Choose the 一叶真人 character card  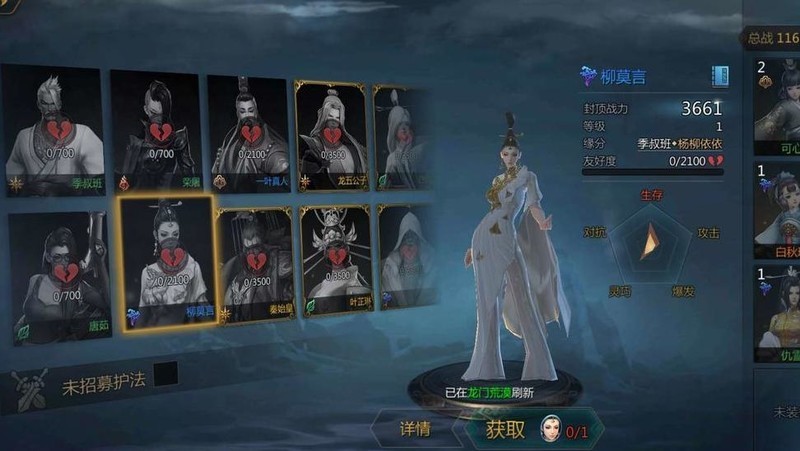(x=249, y=127)
